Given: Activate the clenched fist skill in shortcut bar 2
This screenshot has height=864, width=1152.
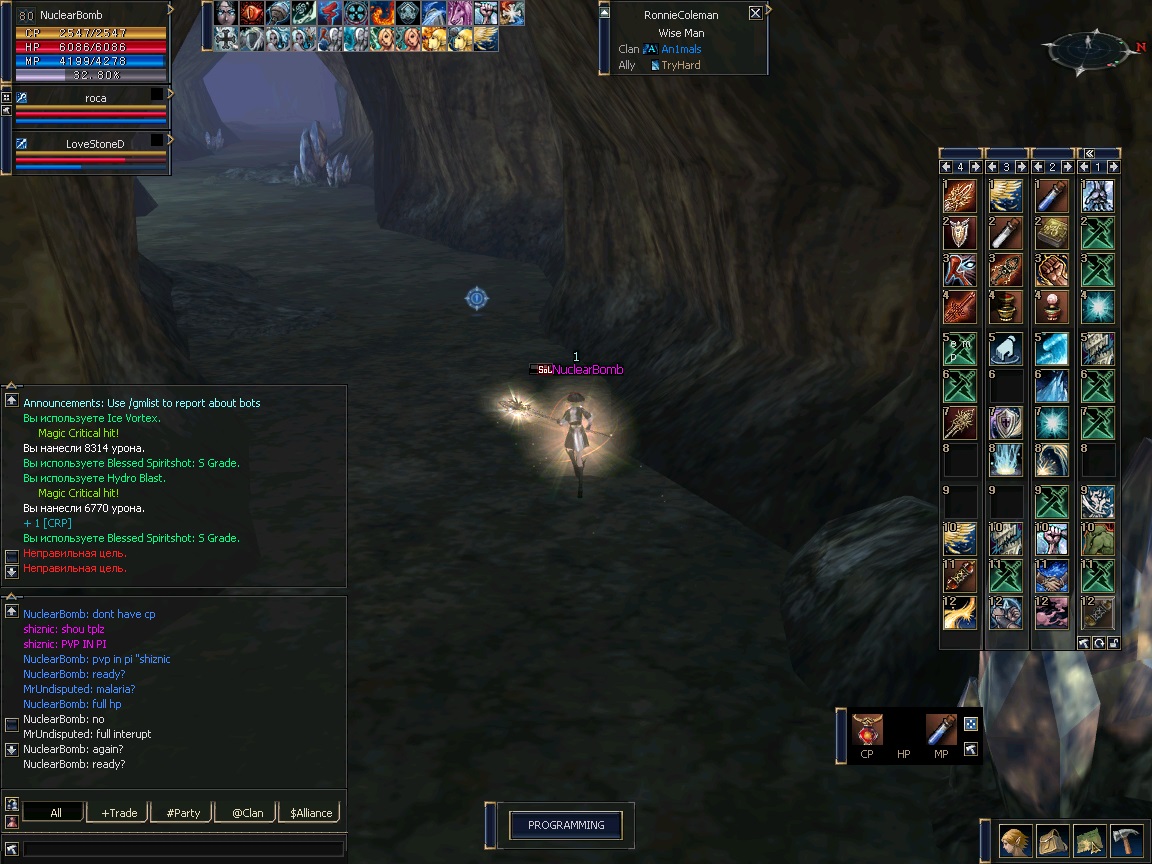Looking at the screenshot, I should click(x=1052, y=269).
